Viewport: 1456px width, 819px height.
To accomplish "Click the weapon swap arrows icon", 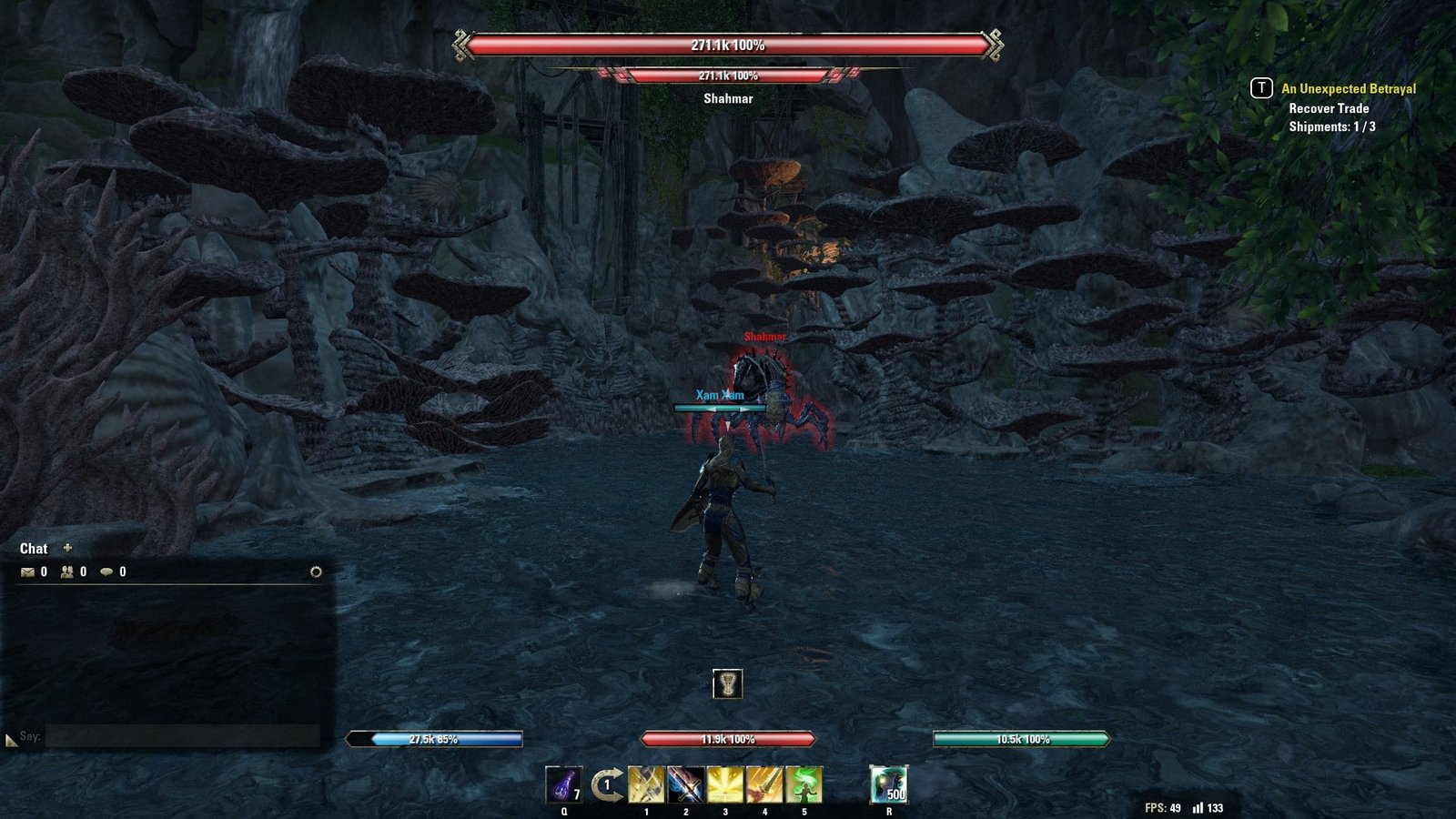I will tap(606, 784).
